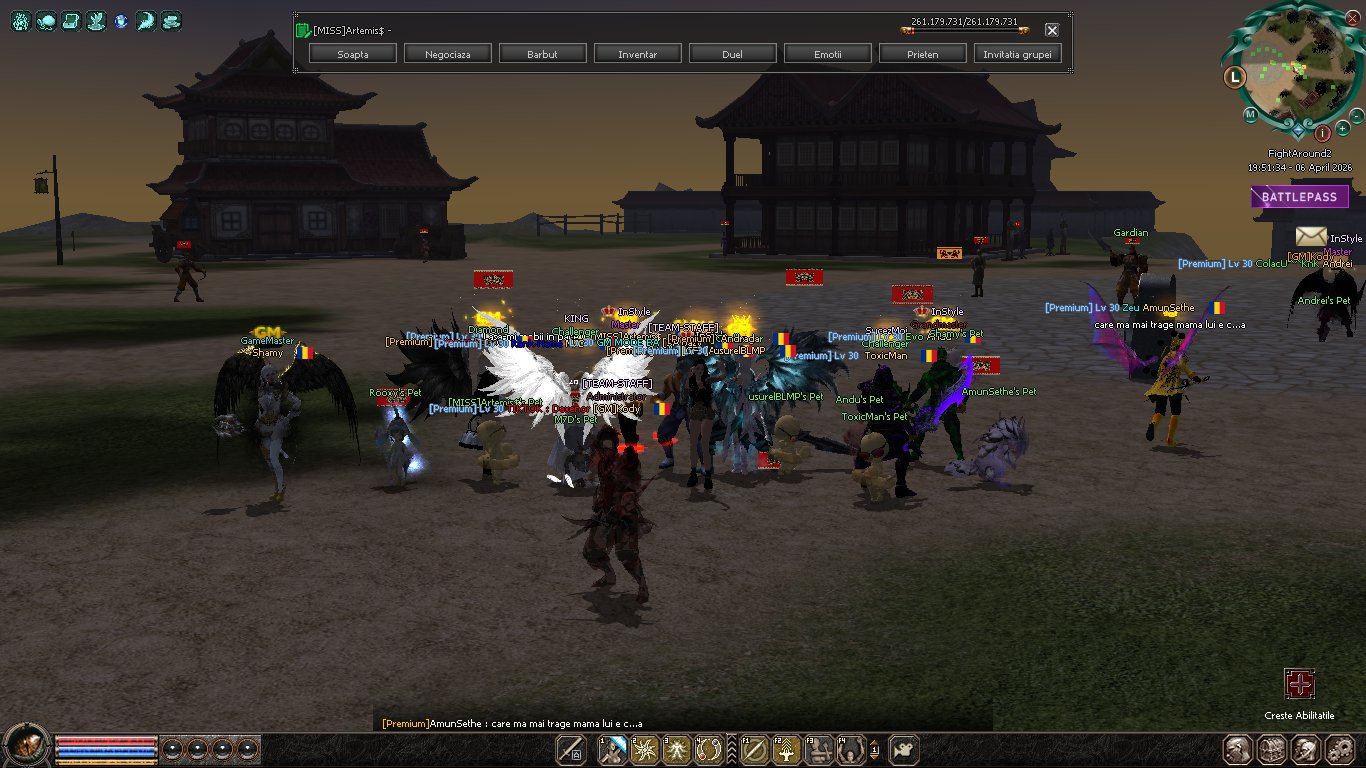Viewport: 1366px width, 768px height.
Task: Open the envelope message from InStyle
Action: [1311, 236]
